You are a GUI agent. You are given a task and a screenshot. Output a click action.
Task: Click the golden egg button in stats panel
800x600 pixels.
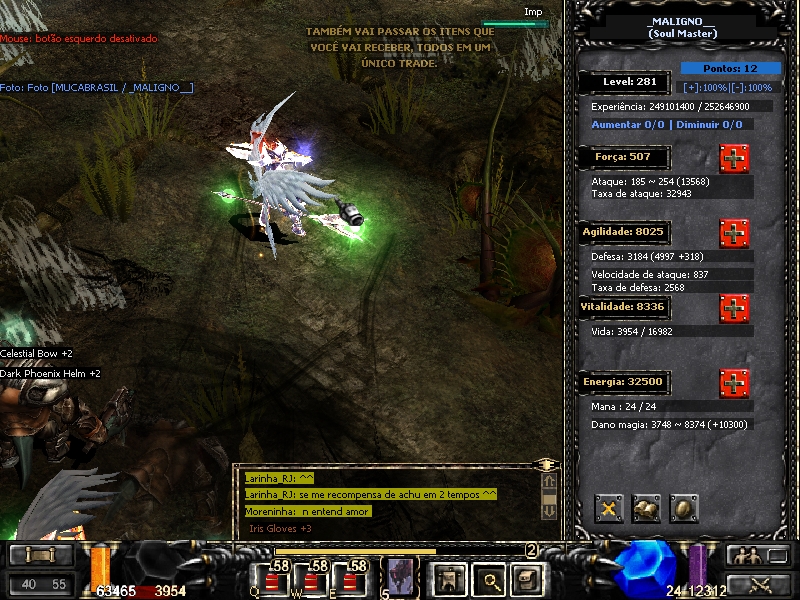tap(684, 509)
